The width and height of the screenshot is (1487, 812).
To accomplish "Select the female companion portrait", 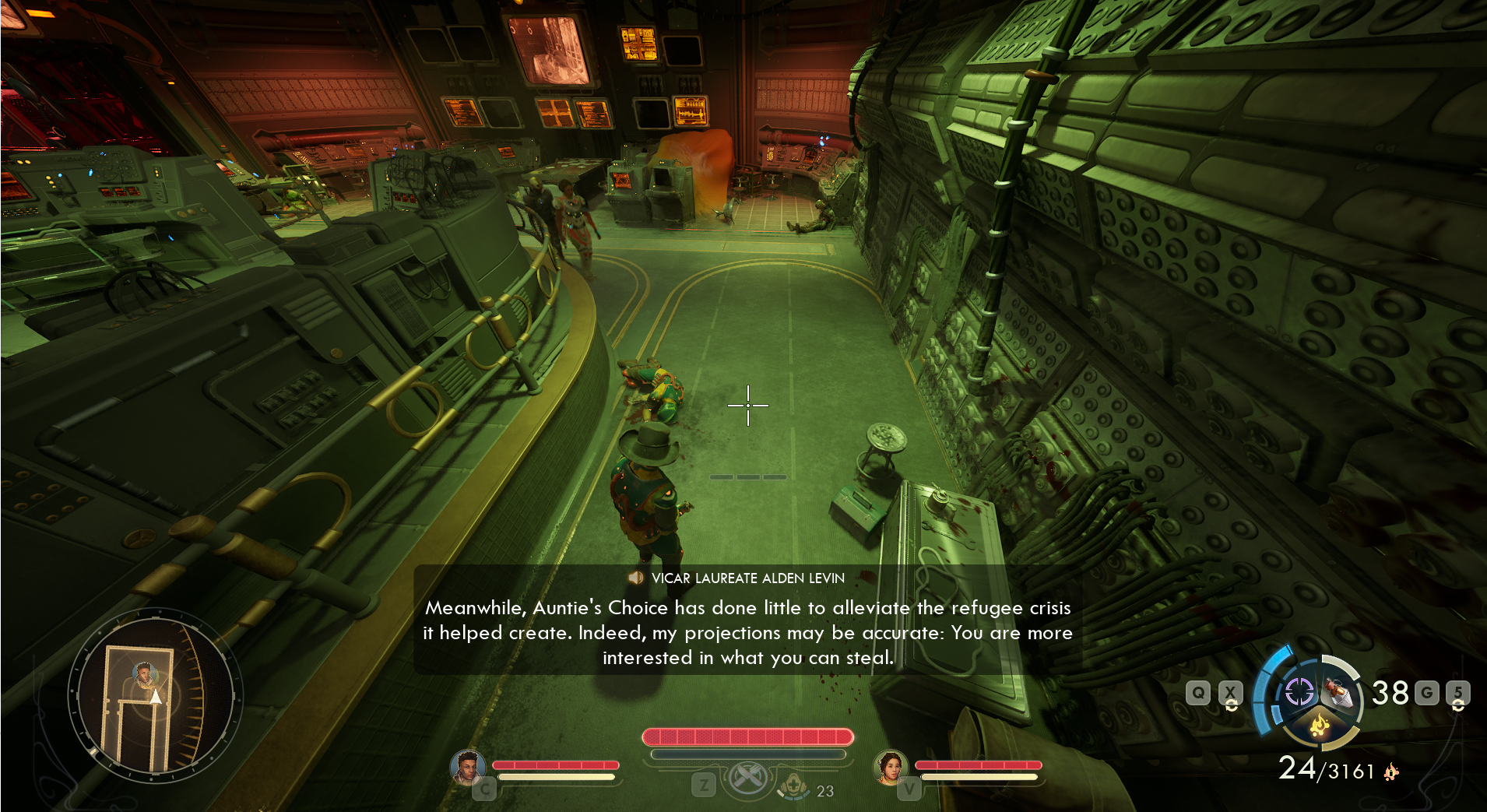I will (891, 767).
